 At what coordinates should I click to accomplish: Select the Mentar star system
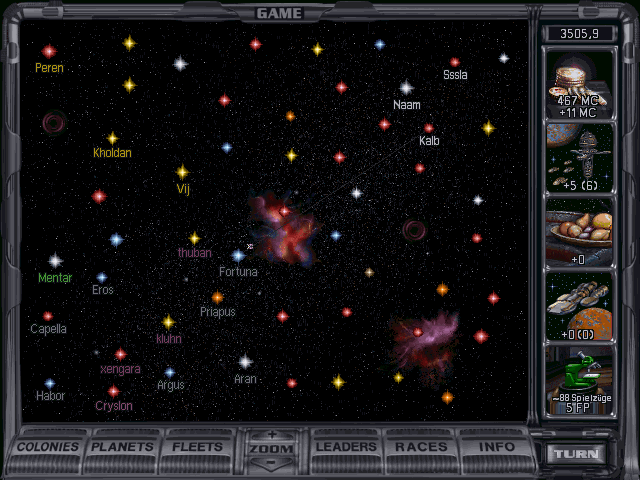pos(55,261)
